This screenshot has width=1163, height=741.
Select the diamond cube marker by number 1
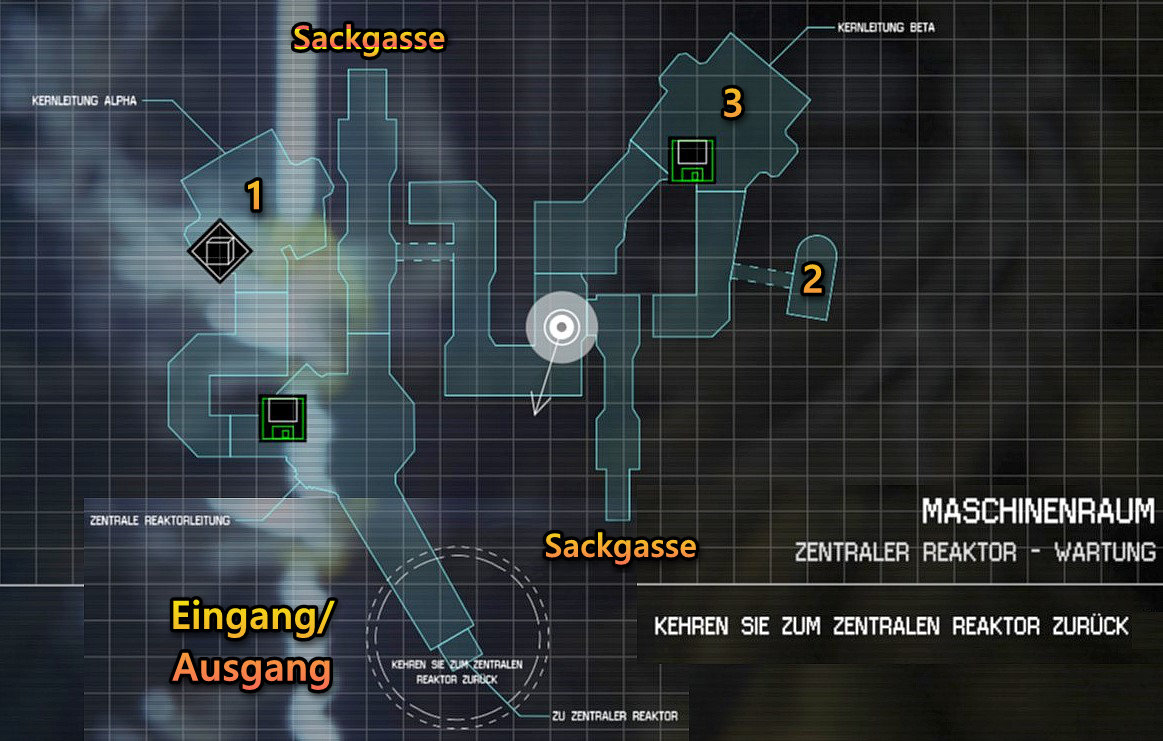[x=220, y=250]
